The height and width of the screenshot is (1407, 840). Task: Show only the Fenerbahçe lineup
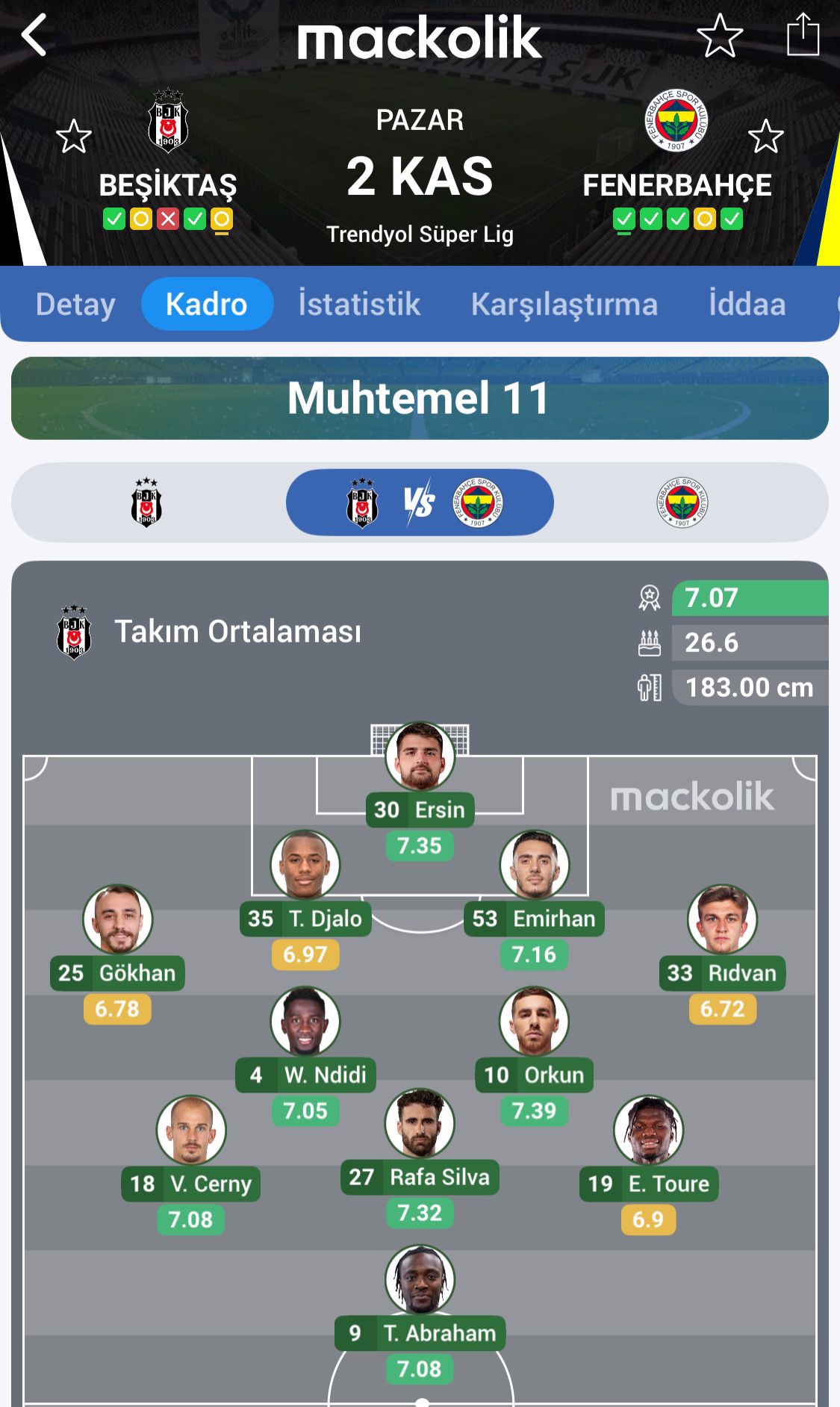coord(682,503)
